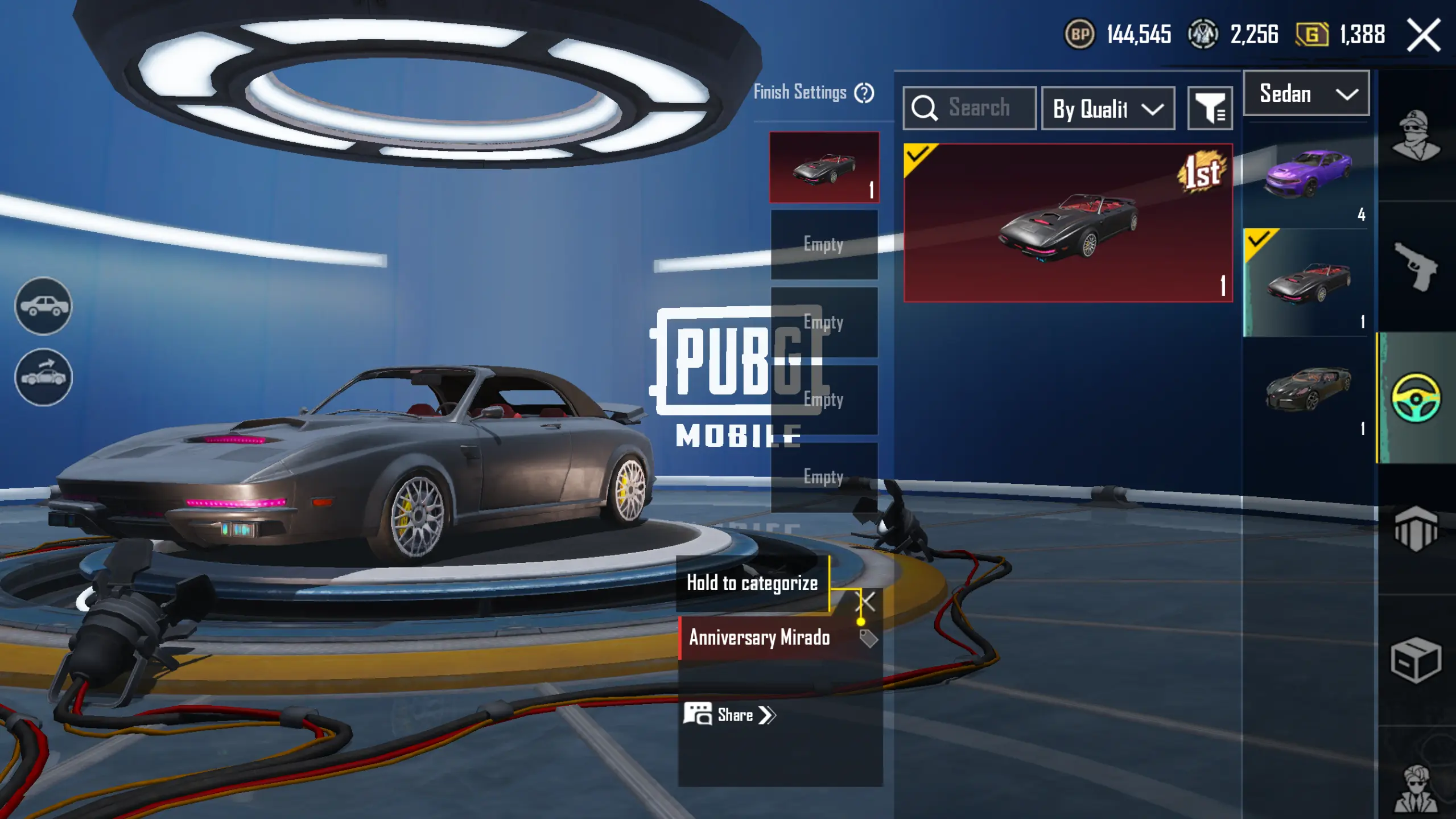Click the Search input field
Viewport: 1456px width, 819px height.
[x=979, y=108]
